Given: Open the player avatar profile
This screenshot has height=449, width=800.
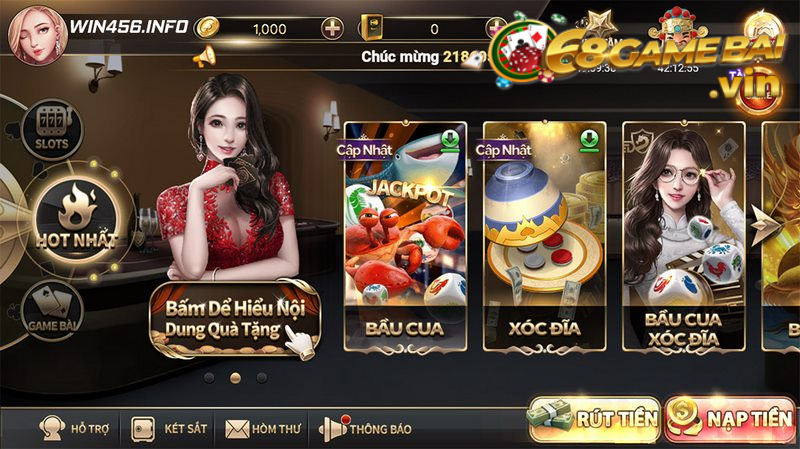Looking at the screenshot, I should [31, 31].
